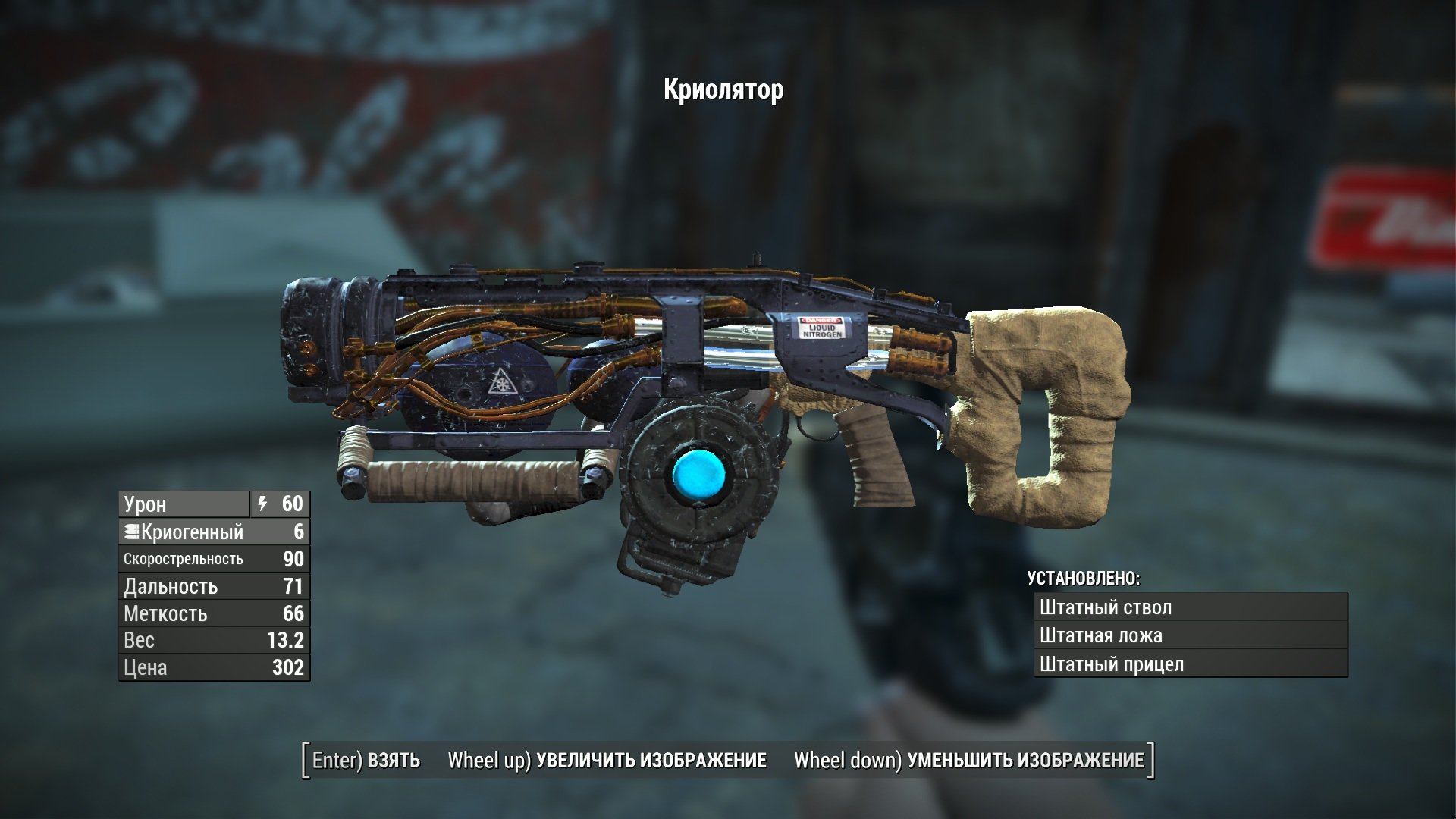This screenshot has width=1456, height=819.
Task: Click УМЕНЬШИТЬ ИЗОБРАЖЕНИЕ to zoom out
Action: pos(968,760)
